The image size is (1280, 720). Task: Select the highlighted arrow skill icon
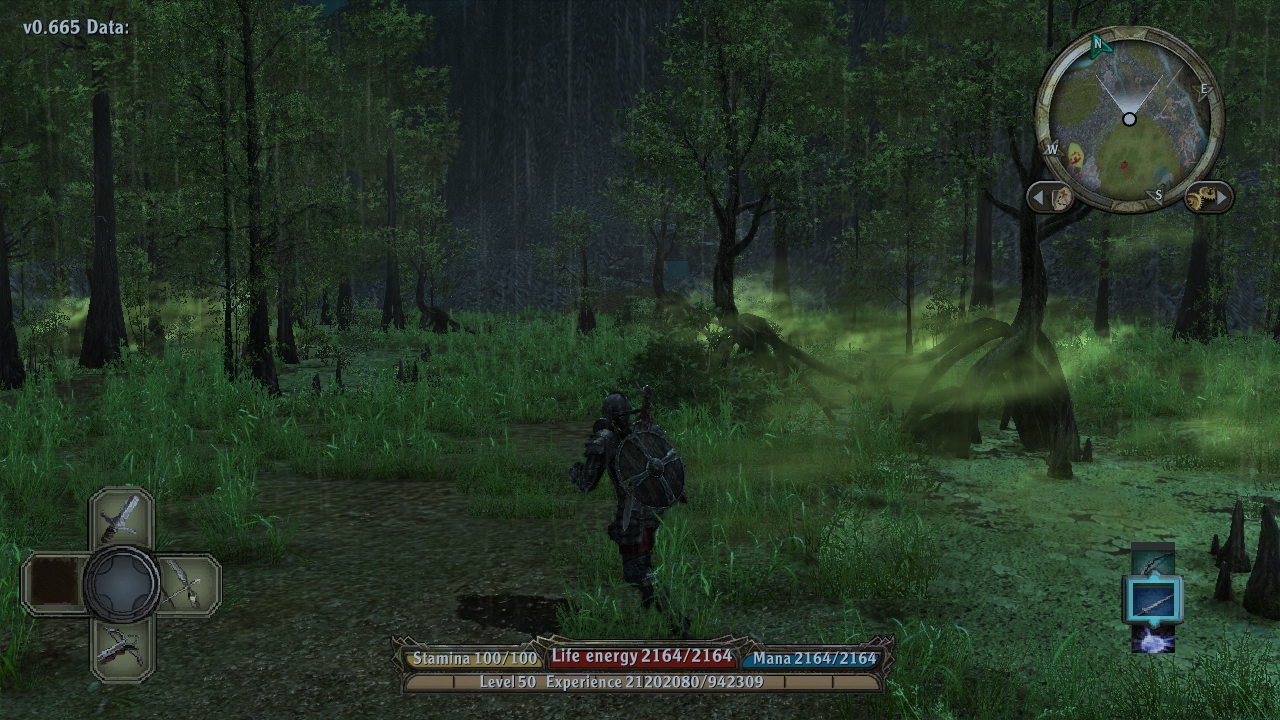pyautogui.click(x=1153, y=601)
